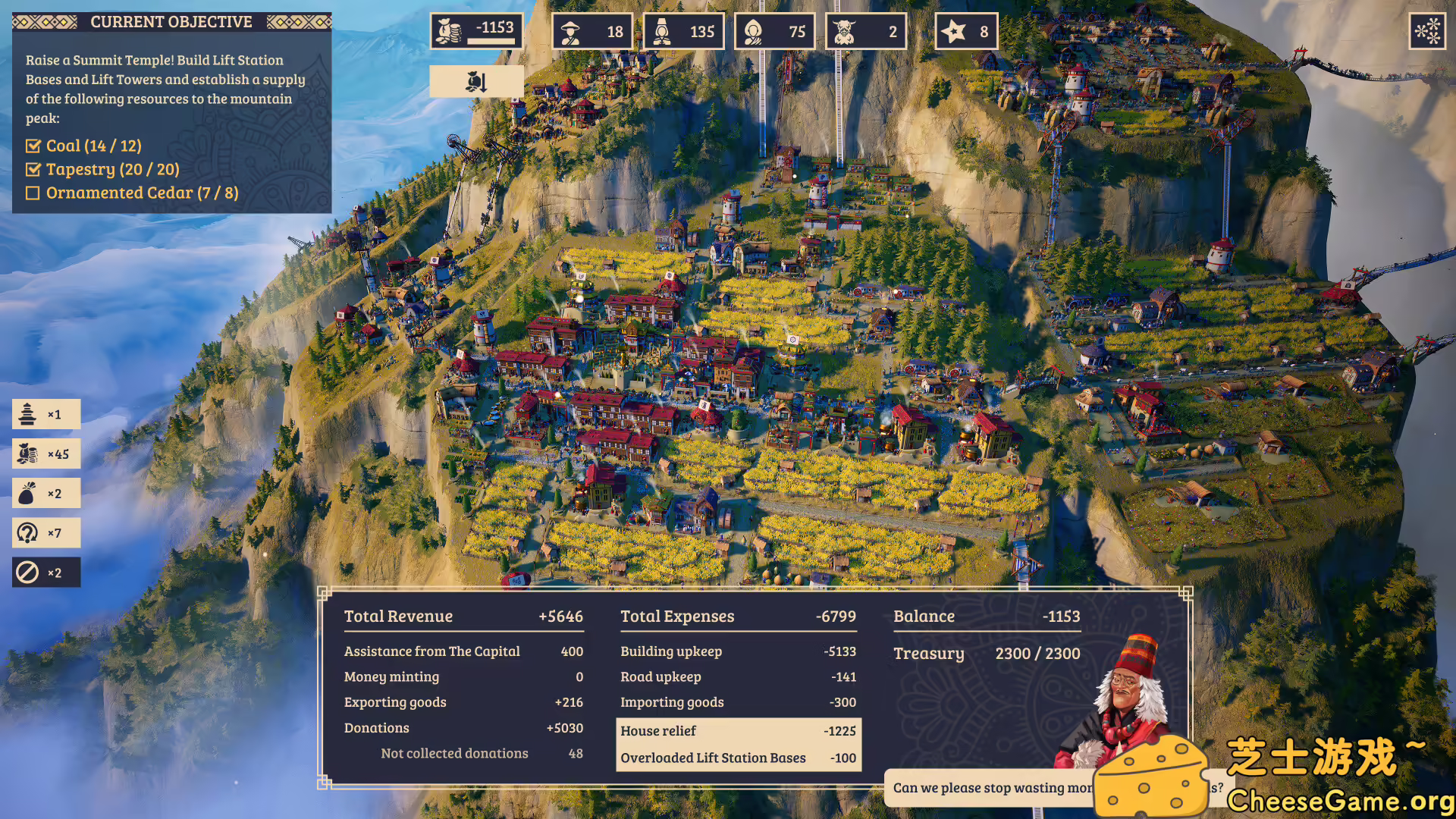
Task: Open the Current Objective panel header
Action: [x=172, y=21]
